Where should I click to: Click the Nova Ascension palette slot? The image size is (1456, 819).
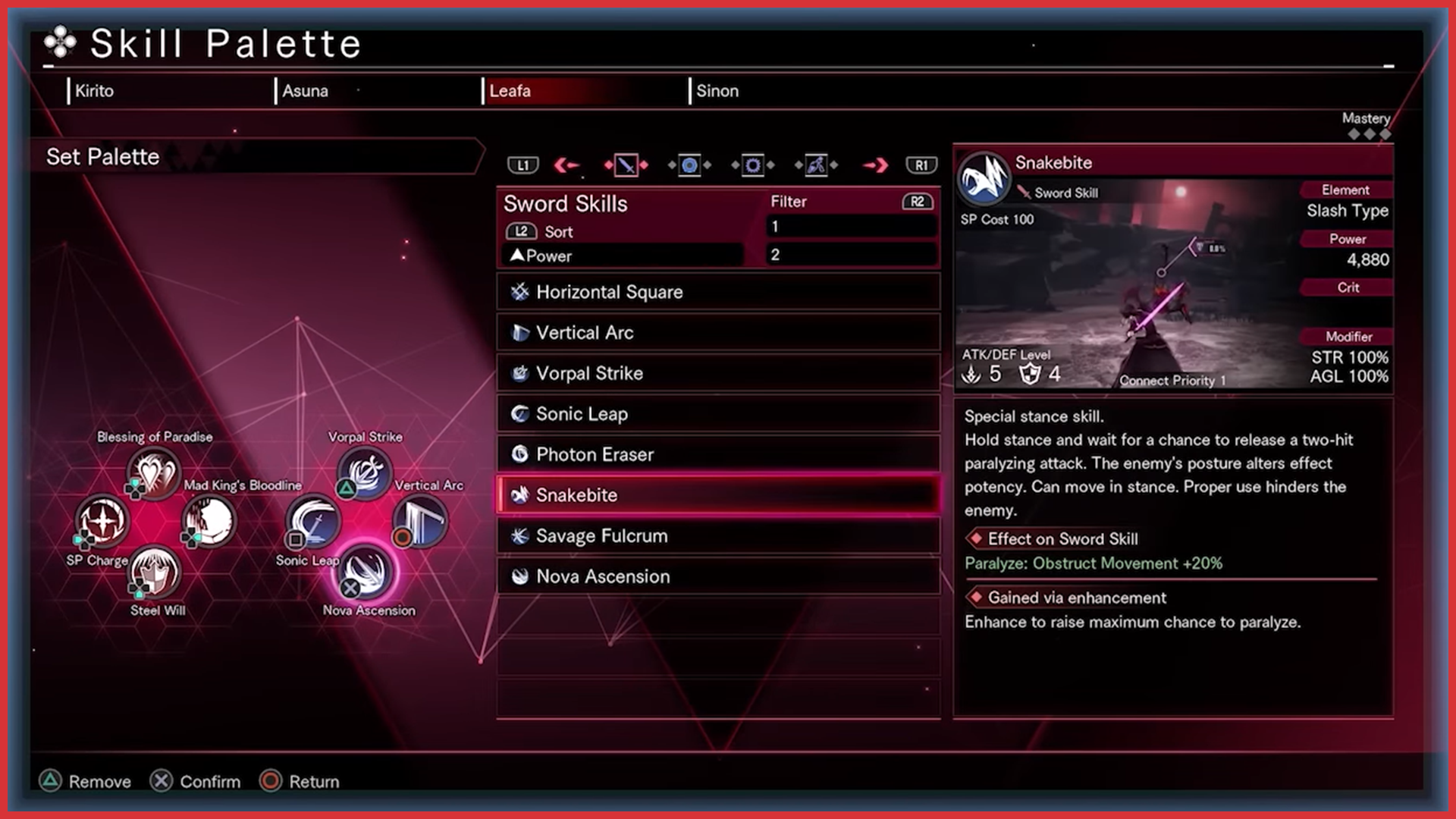click(x=366, y=572)
